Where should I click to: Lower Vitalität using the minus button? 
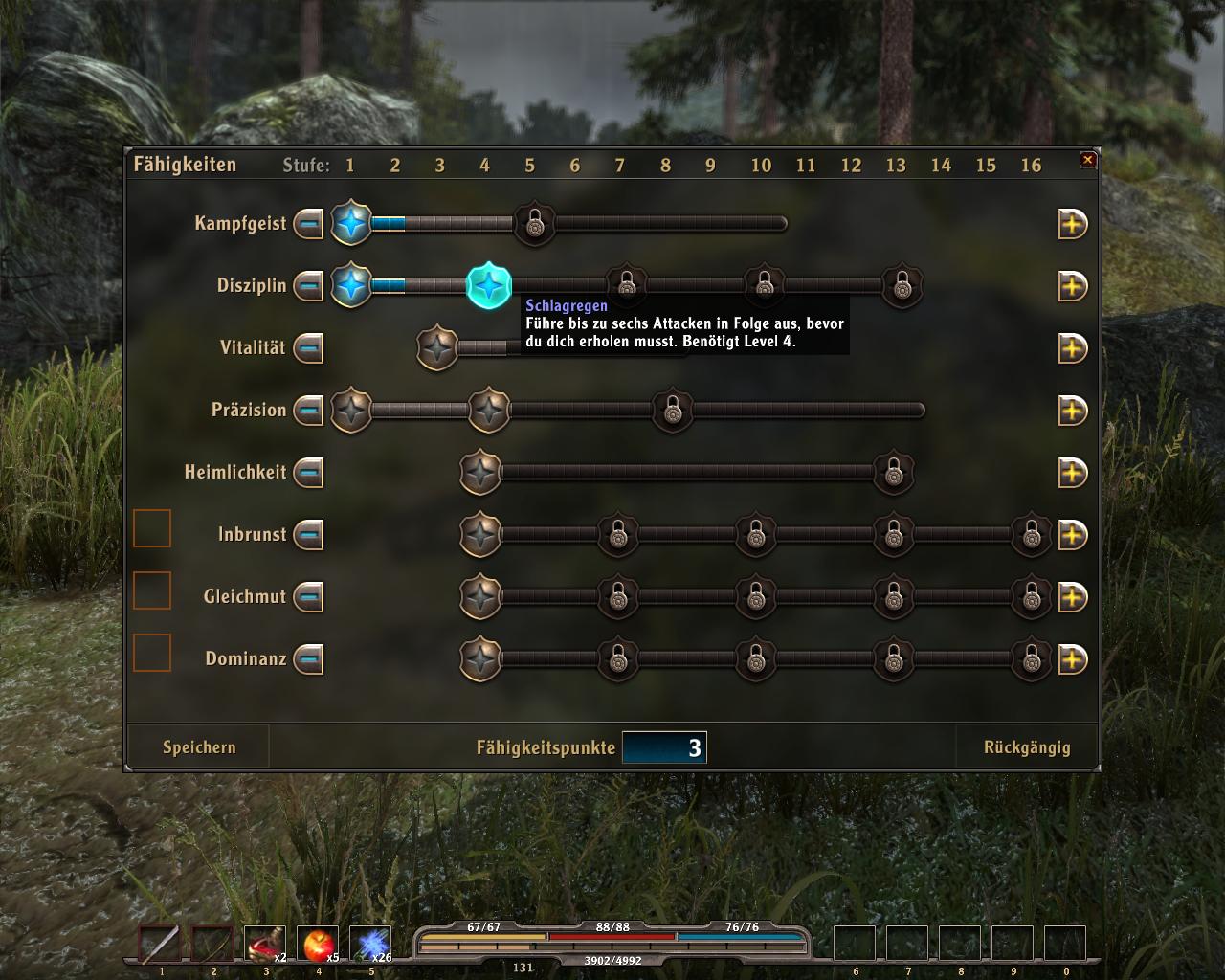(308, 348)
